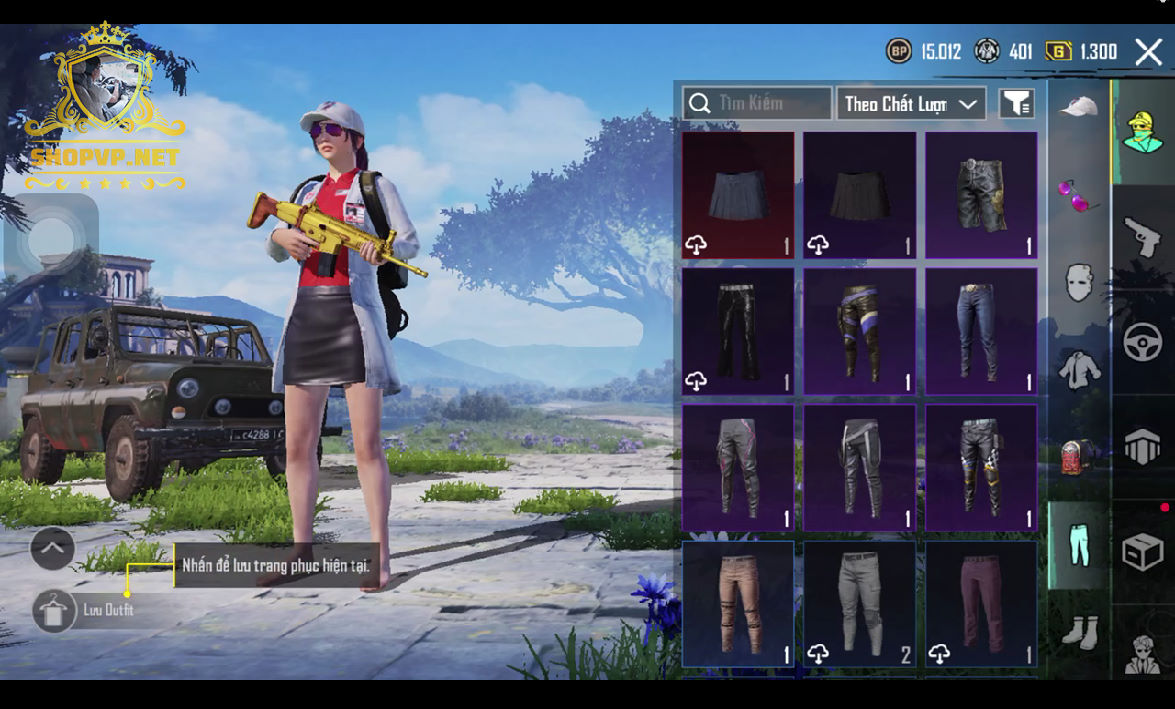1175x709 pixels.
Task: Save the current look with Lưu Outfit
Action: [54, 610]
